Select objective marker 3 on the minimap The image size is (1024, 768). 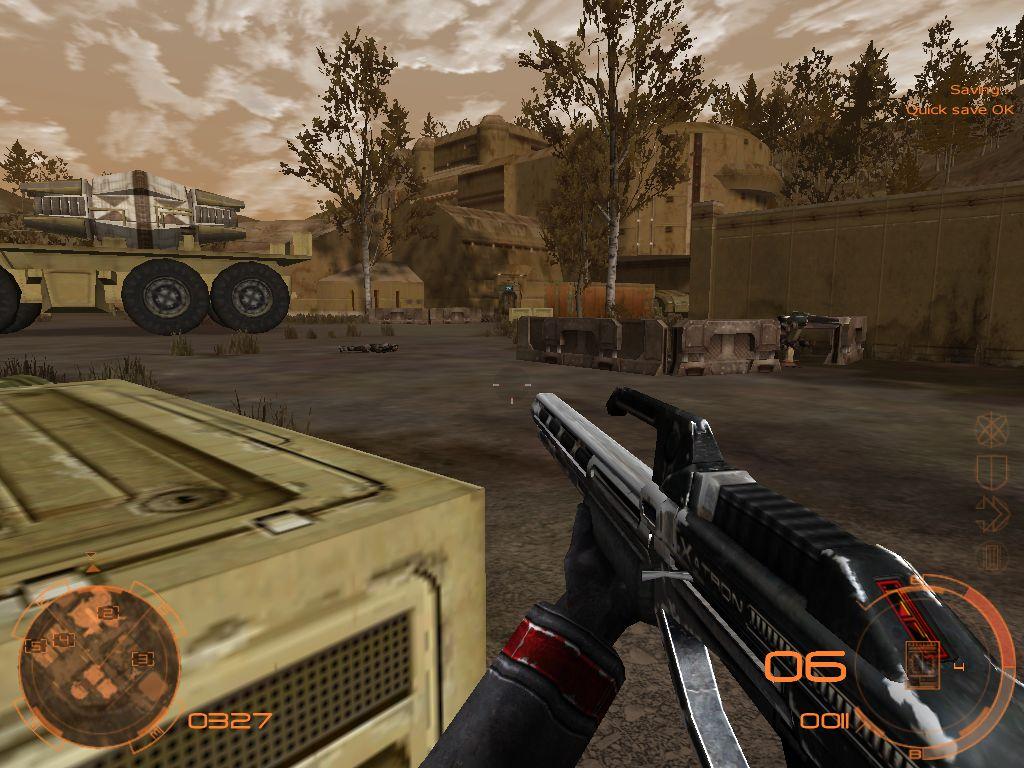(143, 659)
